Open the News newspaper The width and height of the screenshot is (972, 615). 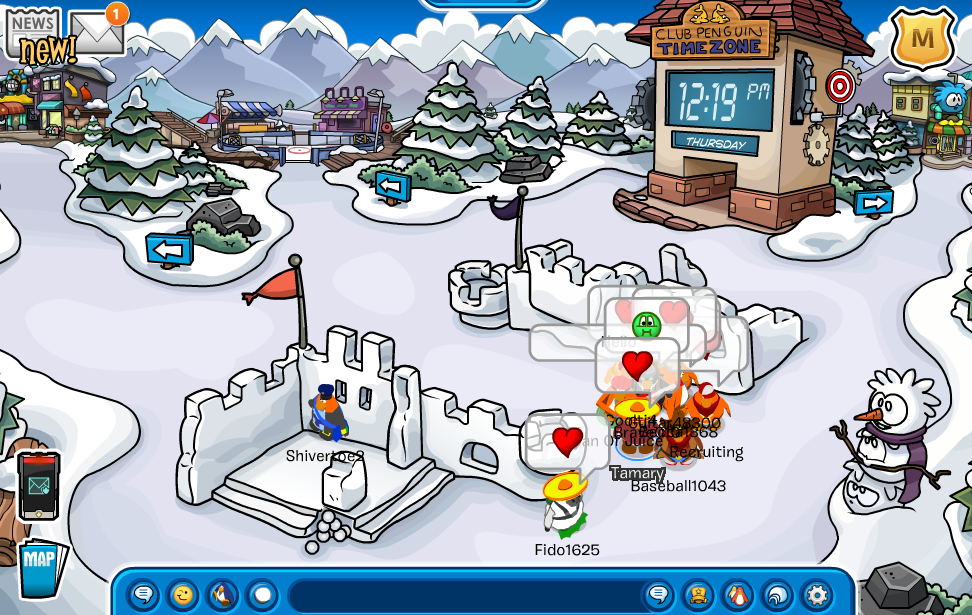pos(34,32)
